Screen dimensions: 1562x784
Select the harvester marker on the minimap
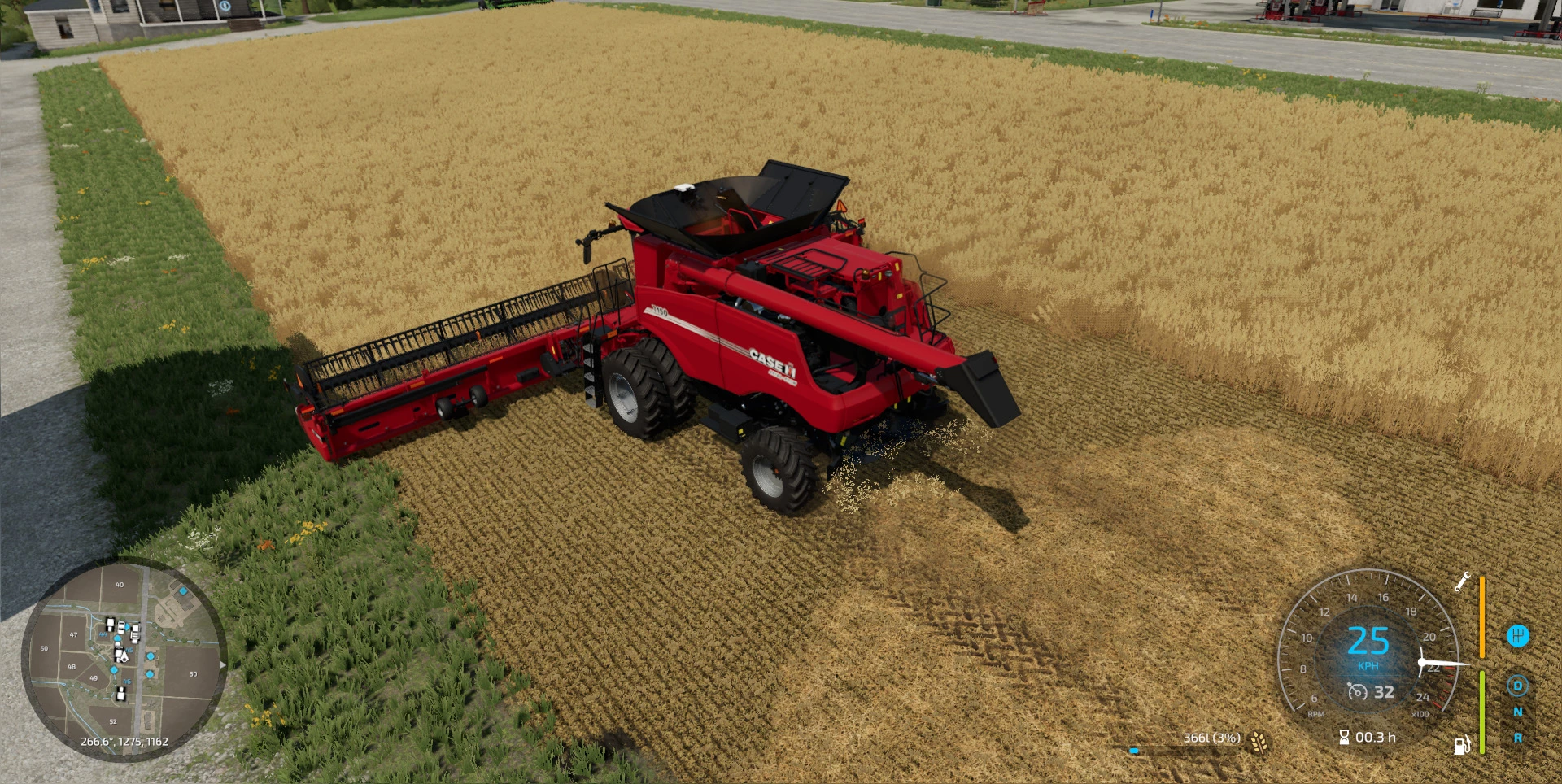(124, 658)
